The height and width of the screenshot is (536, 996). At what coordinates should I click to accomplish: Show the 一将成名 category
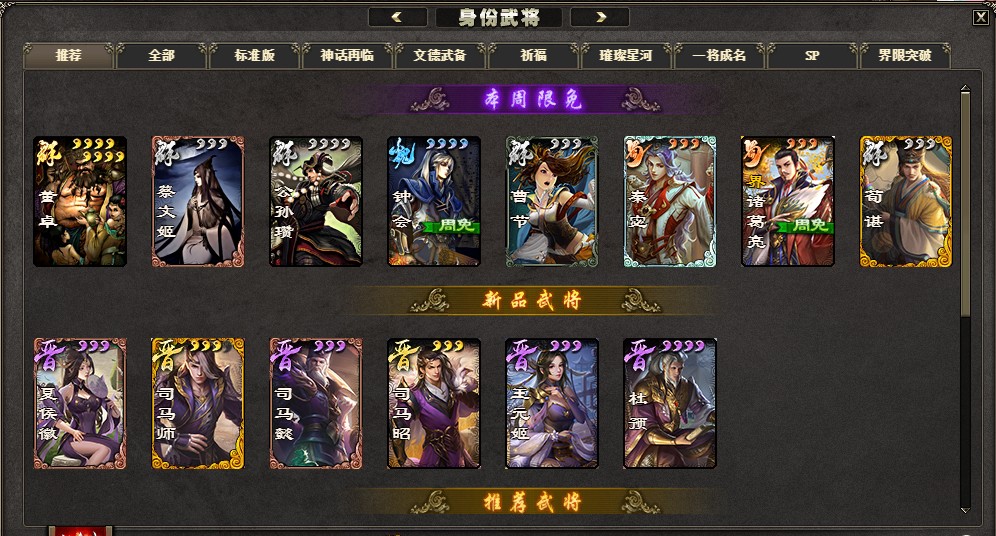(x=719, y=56)
